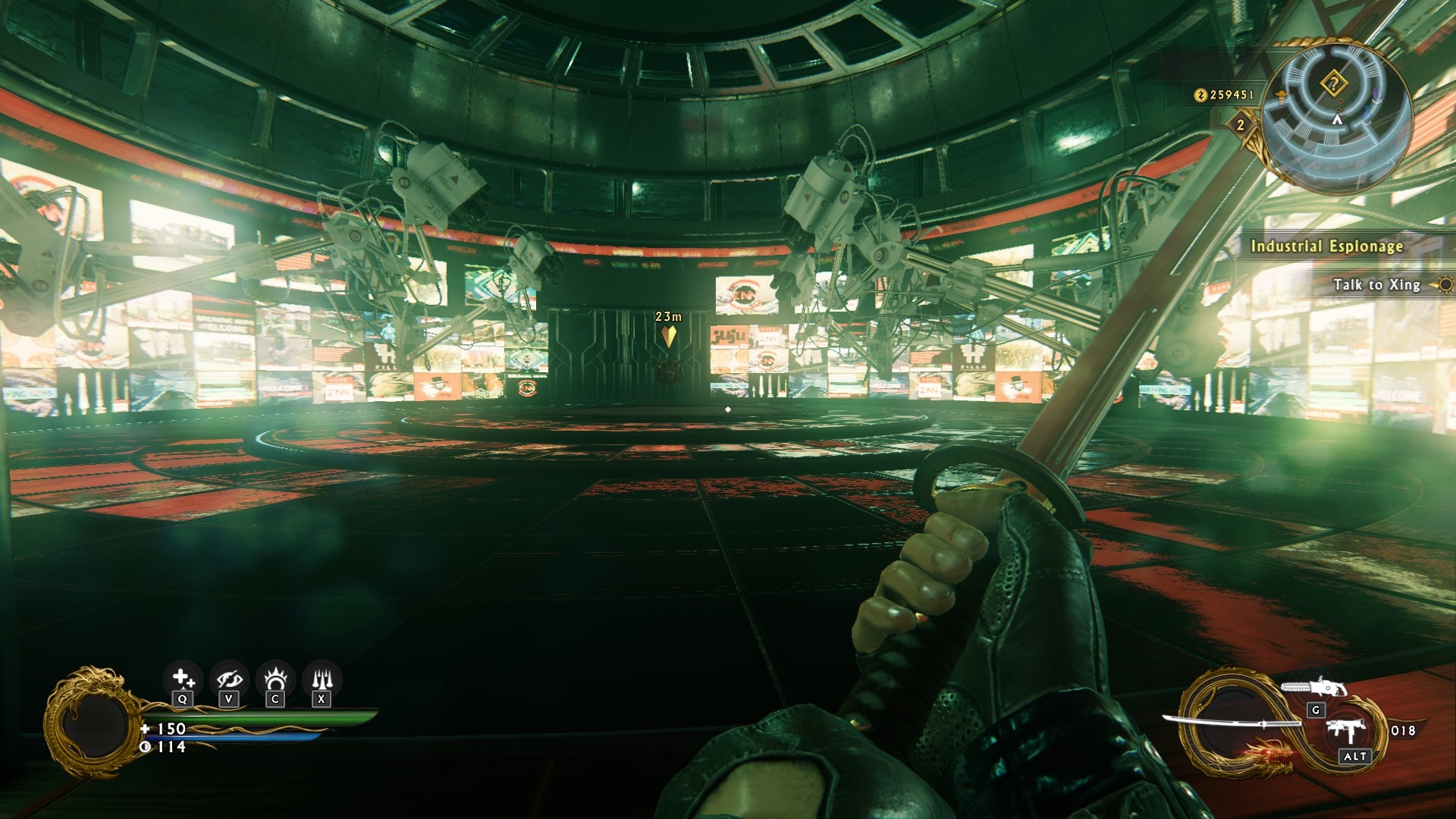Select the Industrial Espionage quest title

[1326, 246]
